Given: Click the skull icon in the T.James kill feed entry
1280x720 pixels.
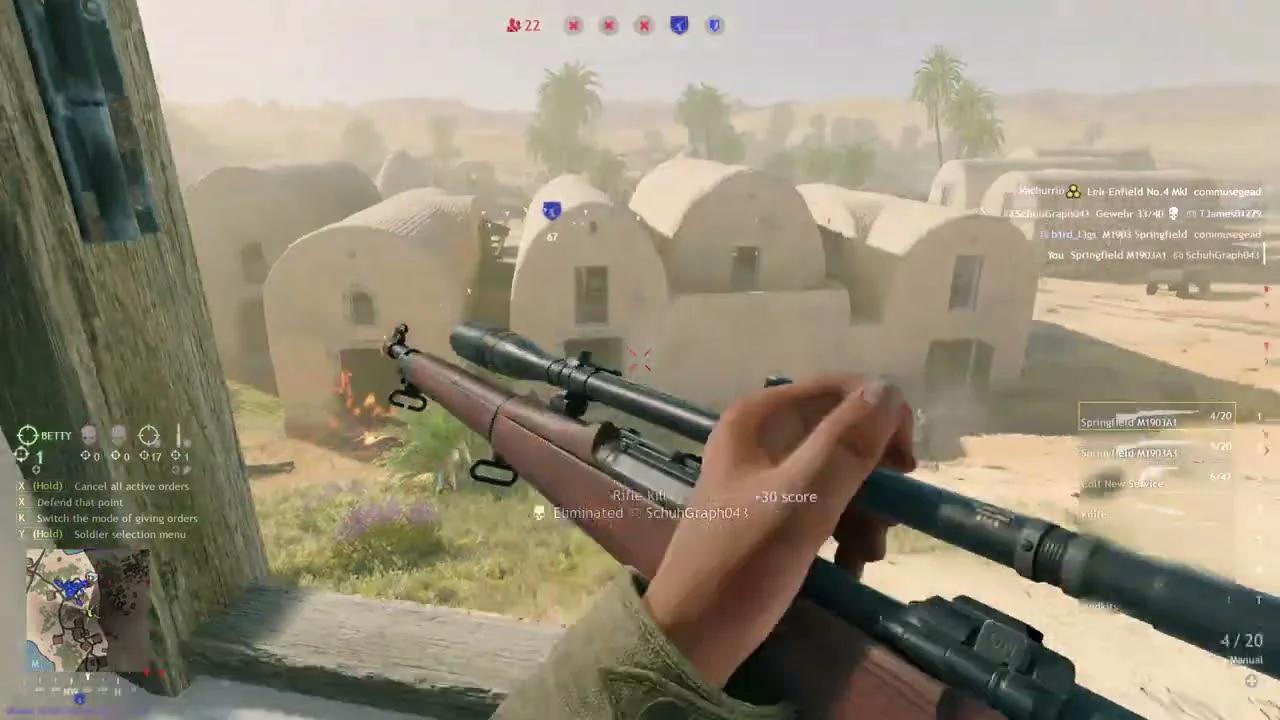Looking at the screenshot, I should pos(1173,213).
